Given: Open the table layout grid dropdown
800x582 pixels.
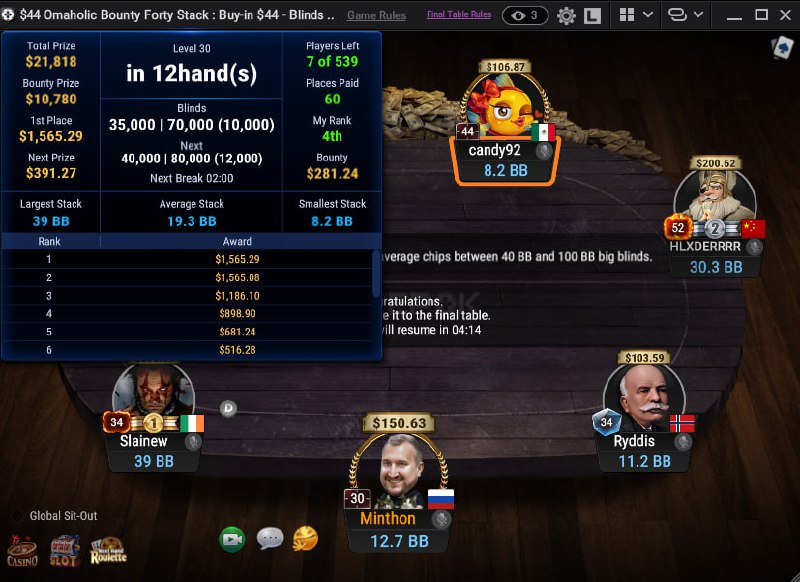Looking at the screenshot, I should [x=636, y=15].
